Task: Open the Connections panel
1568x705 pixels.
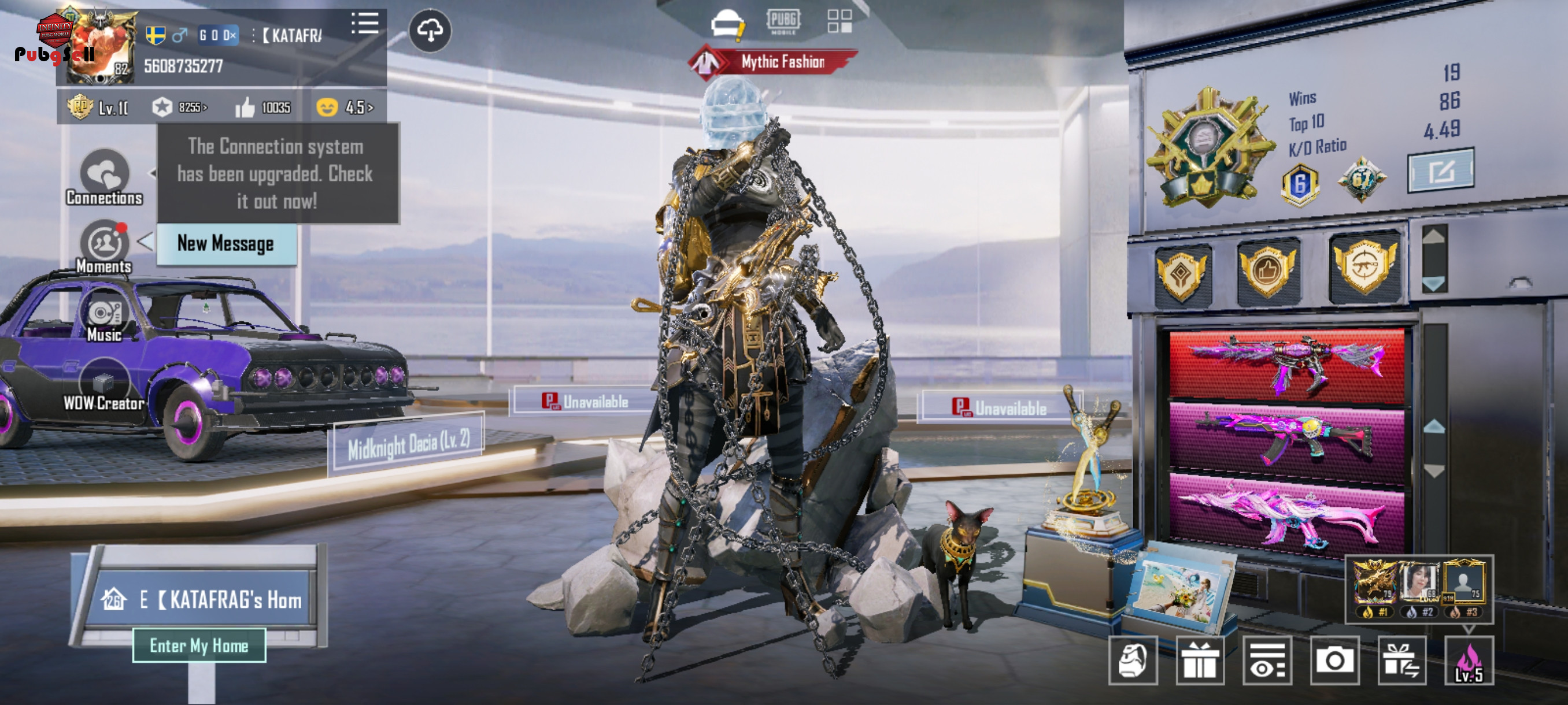Action: (104, 176)
